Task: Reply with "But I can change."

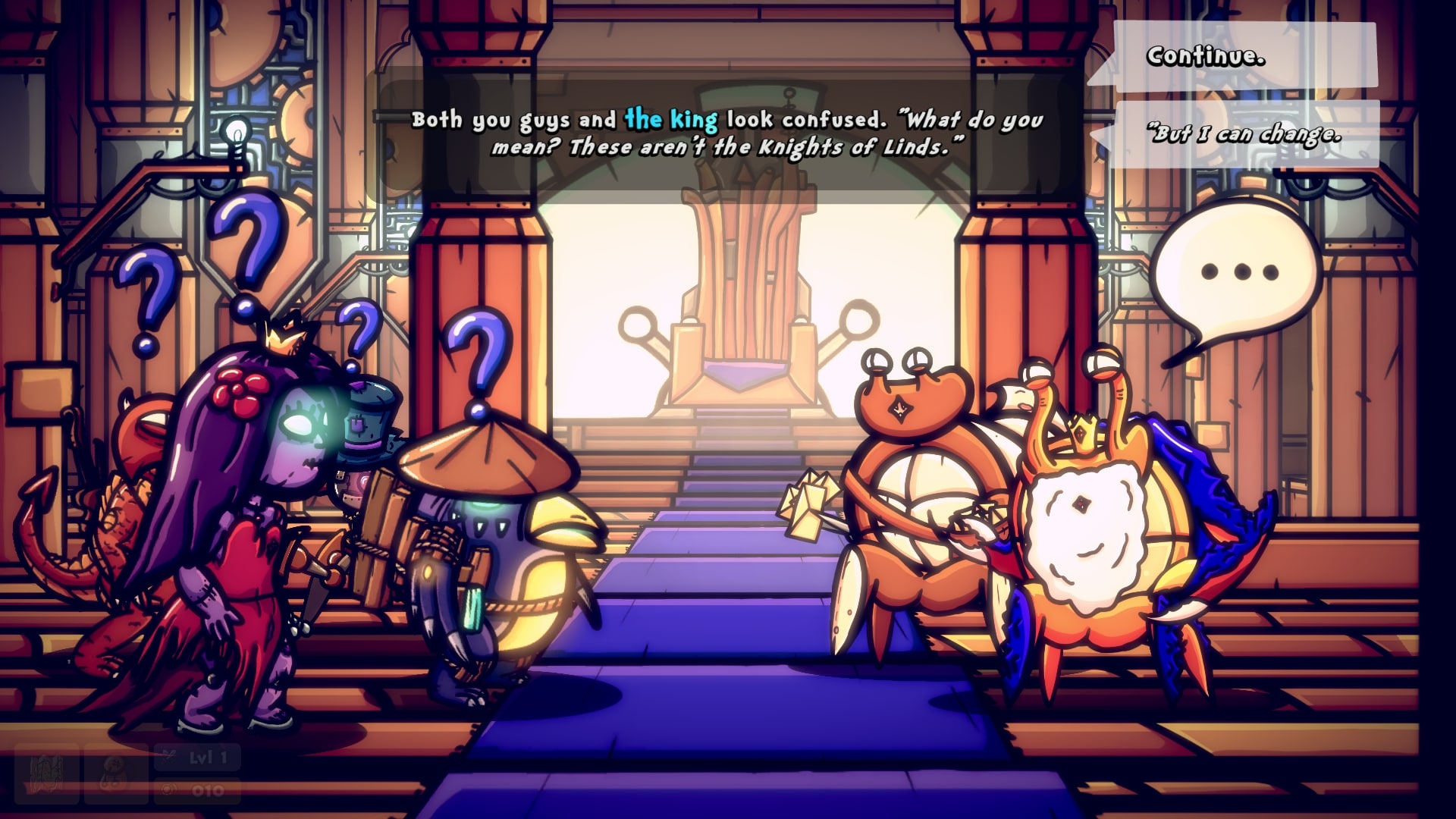Action: [1244, 135]
